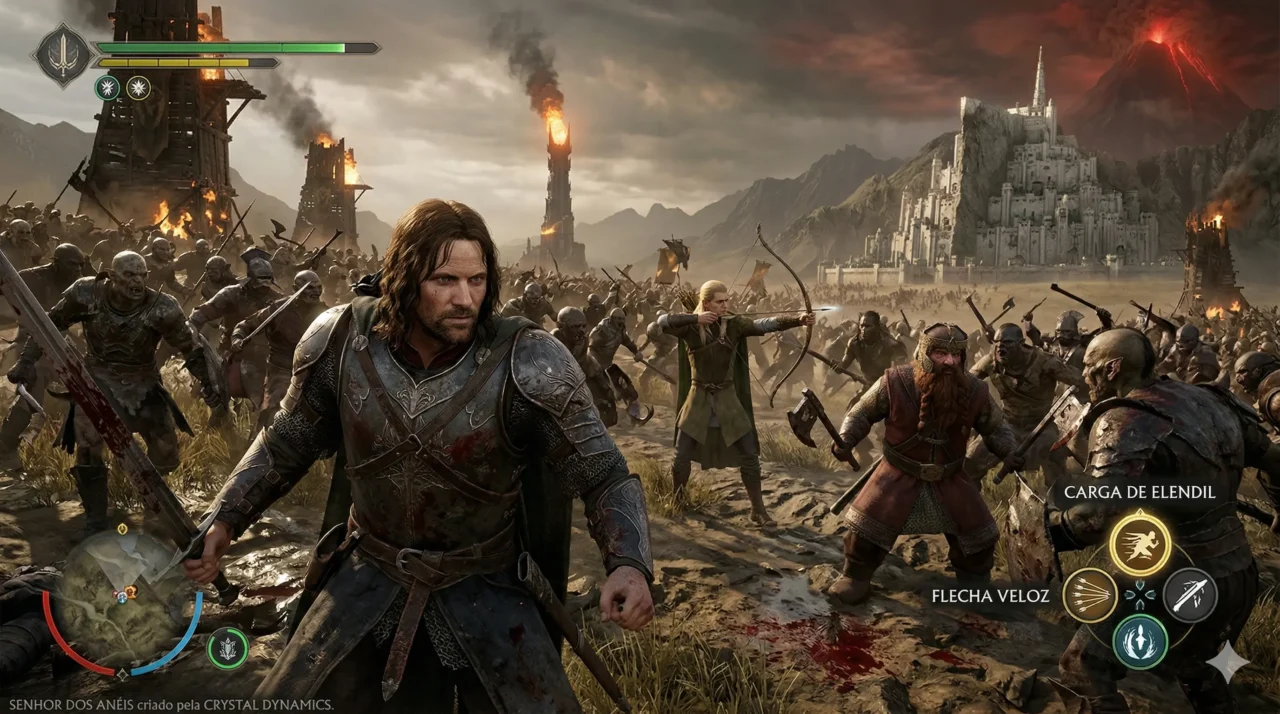Click the yellow-ringed starburst buff icon

point(138,88)
